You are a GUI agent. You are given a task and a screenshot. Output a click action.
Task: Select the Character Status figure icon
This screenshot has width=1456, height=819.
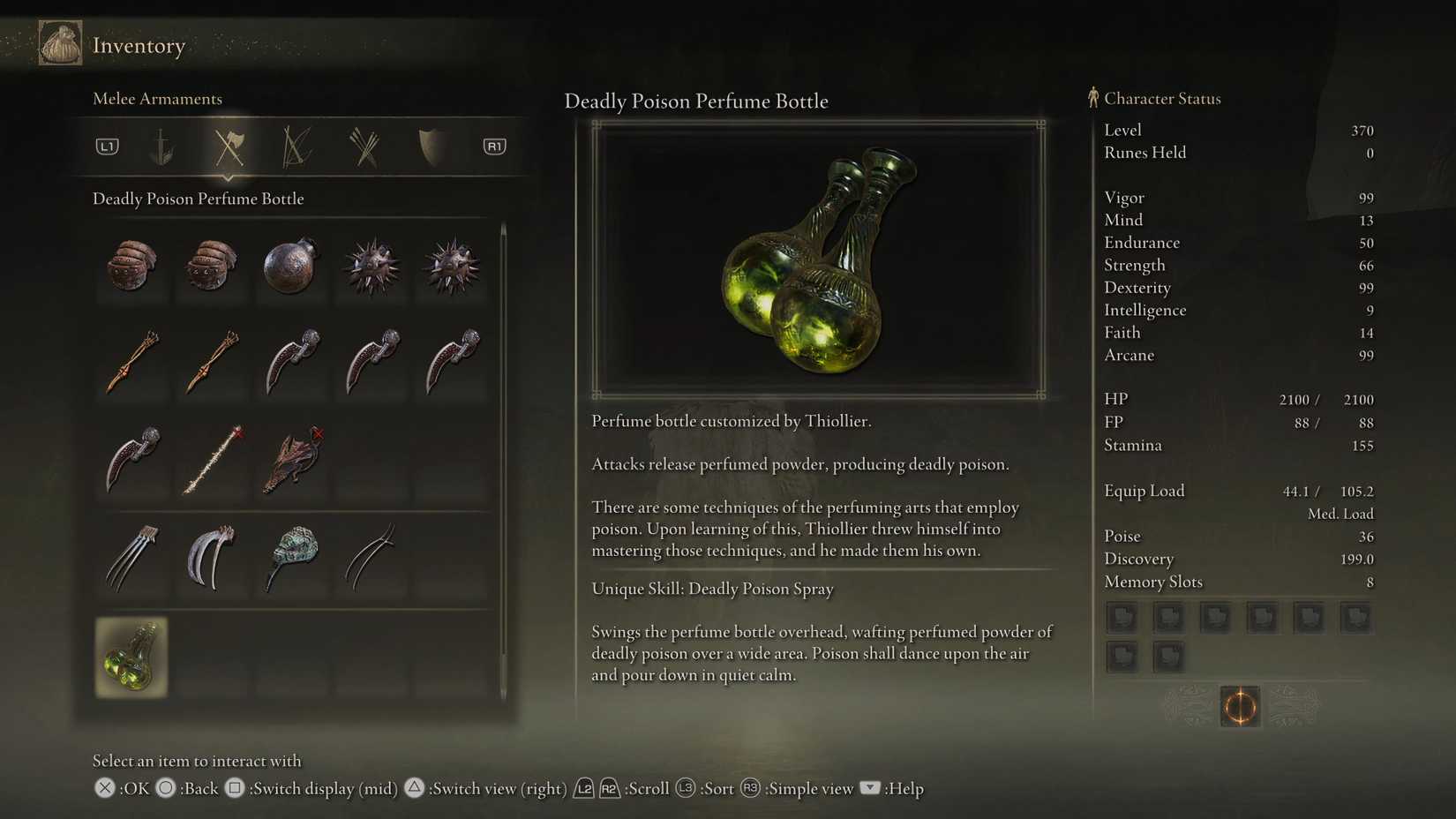tap(1092, 98)
